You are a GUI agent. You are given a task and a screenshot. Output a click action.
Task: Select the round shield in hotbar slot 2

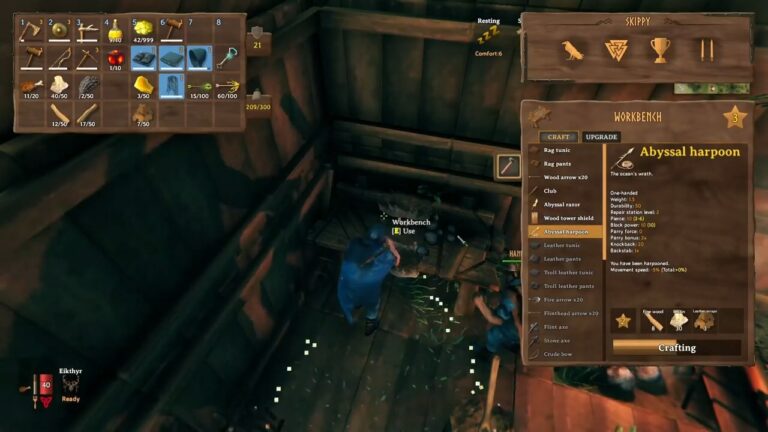60,31
